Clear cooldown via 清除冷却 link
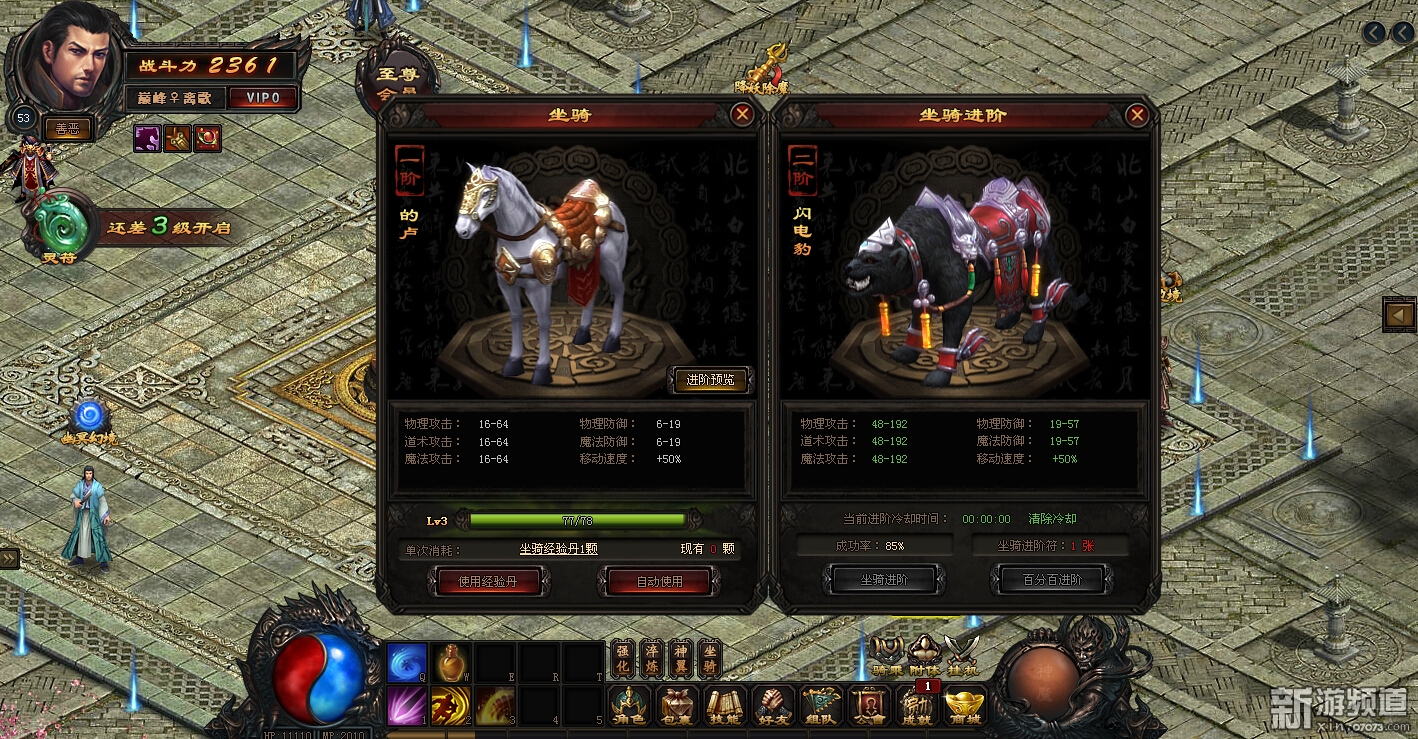The image size is (1418, 739). (1052, 519)
